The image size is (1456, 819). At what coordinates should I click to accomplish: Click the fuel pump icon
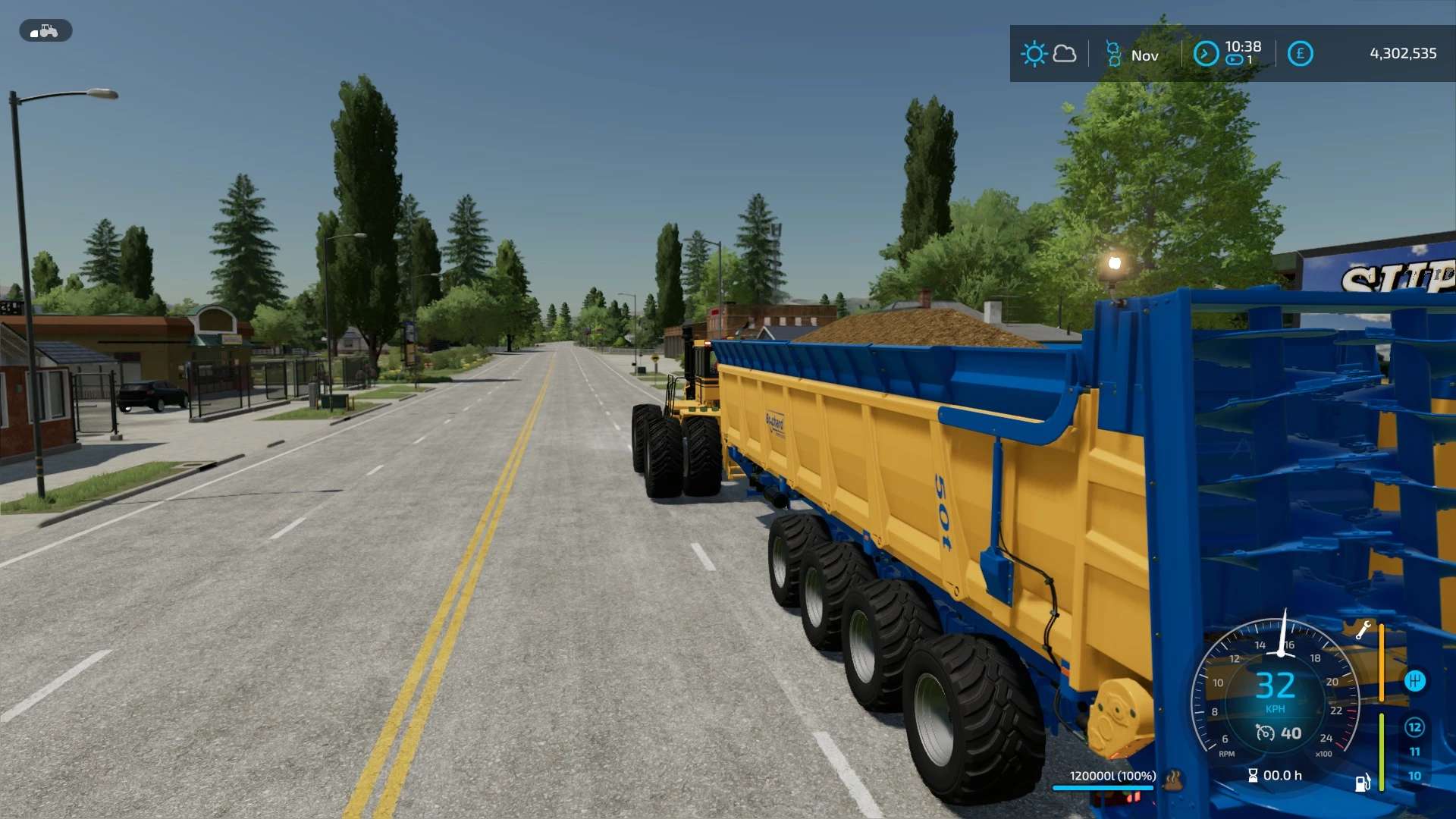point(1363,783)
